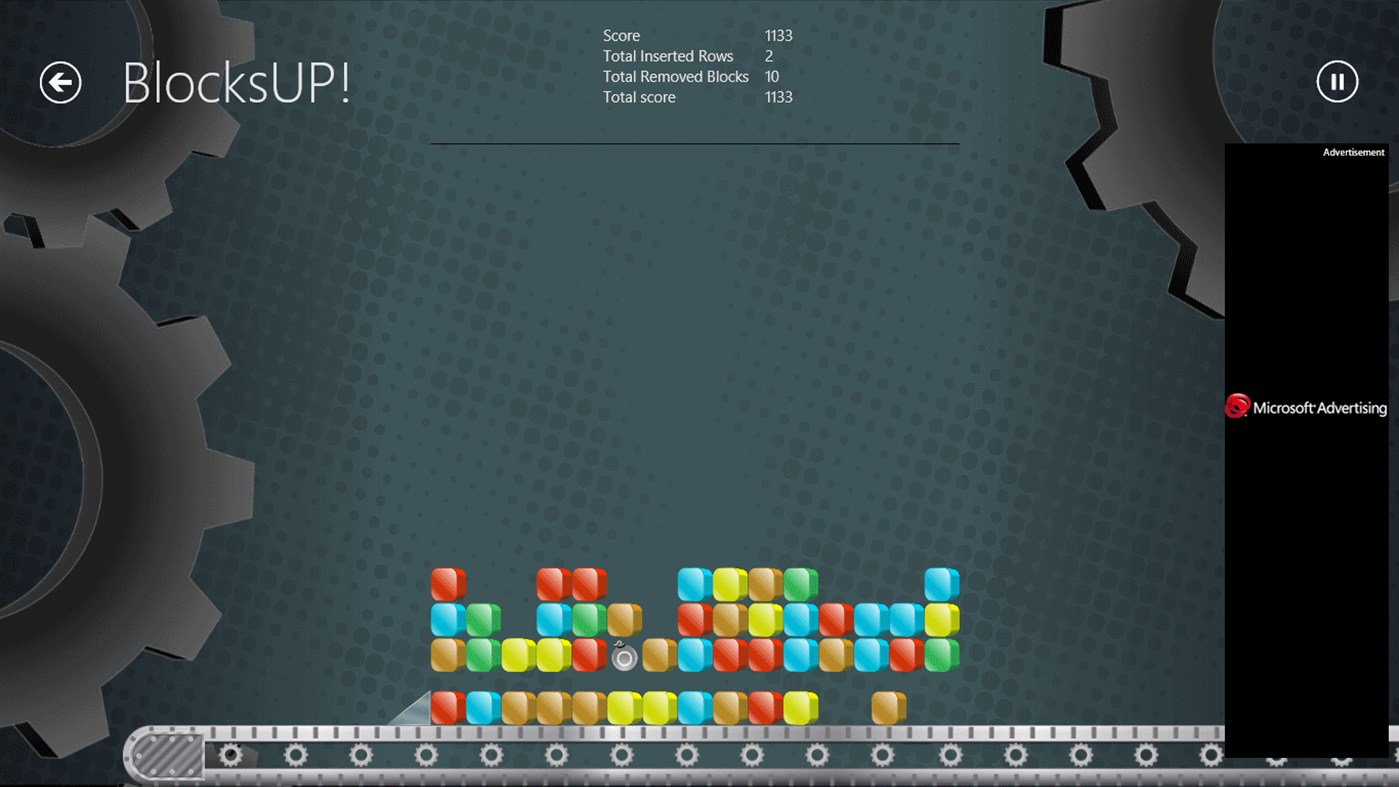Tap the red block at the stack's top-left

click(448, 581)
